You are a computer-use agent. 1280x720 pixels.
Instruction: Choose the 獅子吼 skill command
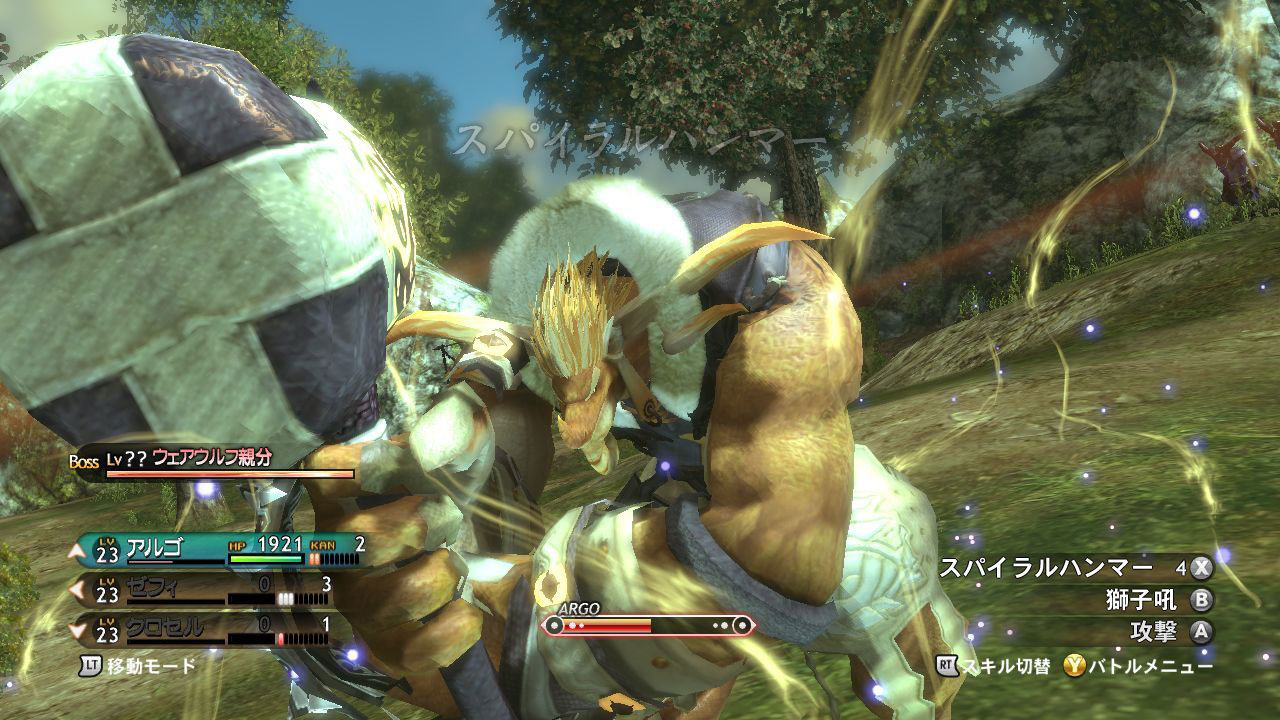(x=1144, y=600)
